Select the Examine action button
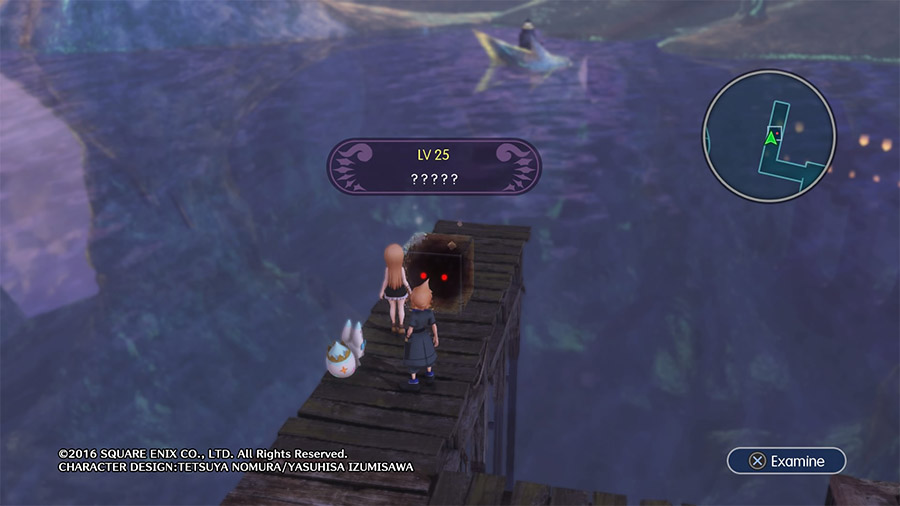 coord(786,461)
